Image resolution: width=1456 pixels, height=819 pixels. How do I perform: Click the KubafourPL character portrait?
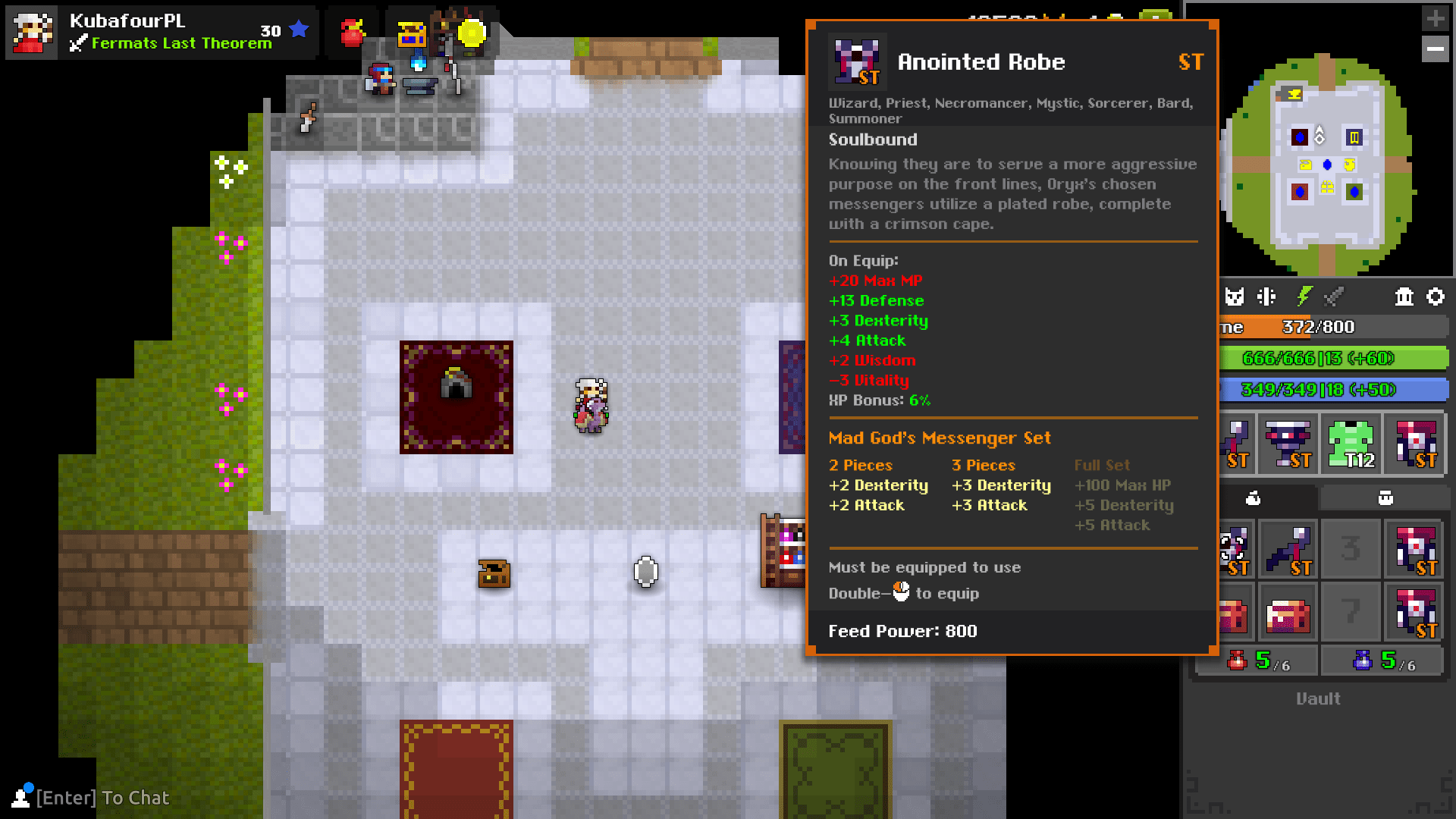click(x=32, y=32)
